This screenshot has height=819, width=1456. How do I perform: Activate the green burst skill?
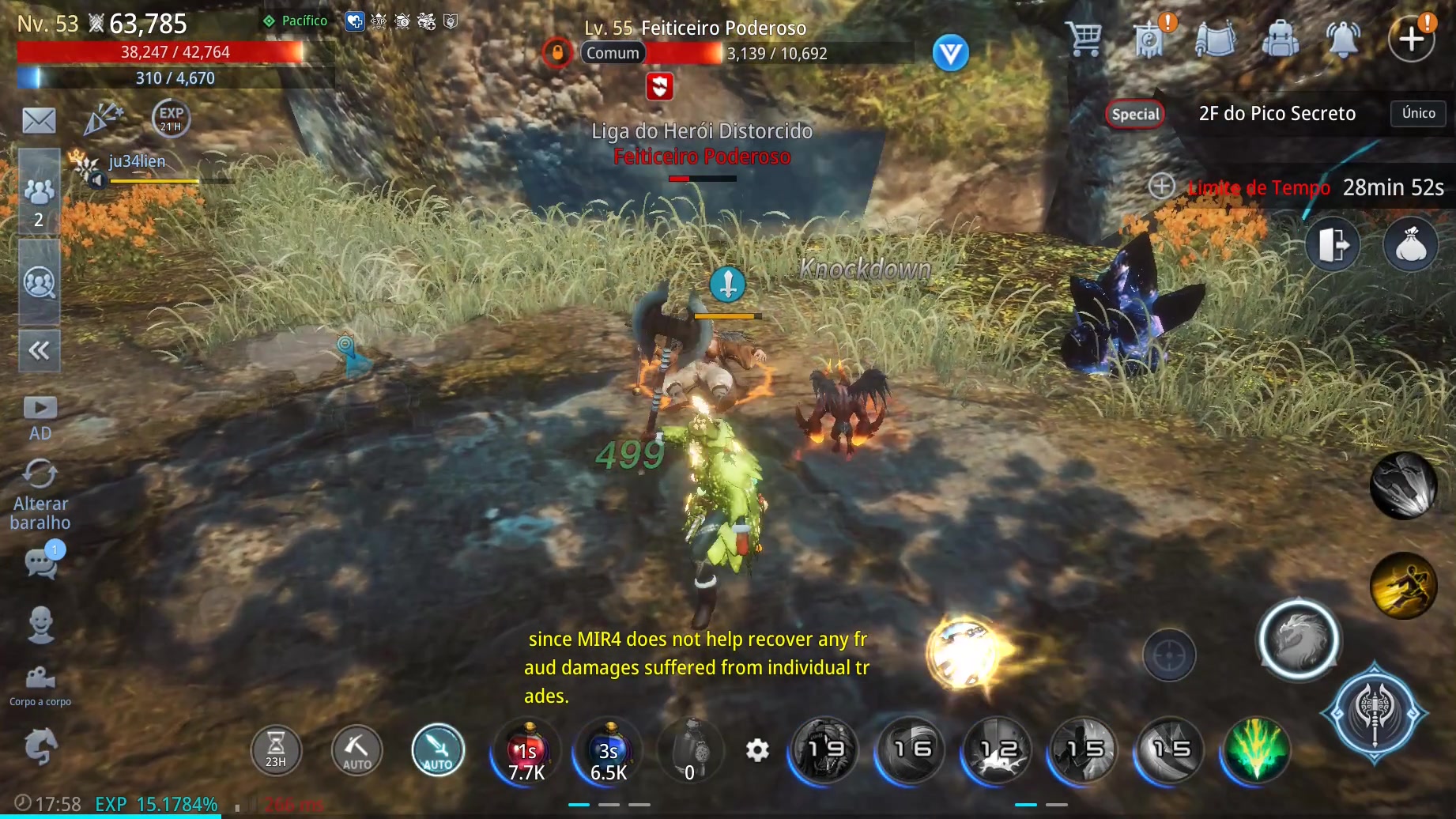point(1255,749)
